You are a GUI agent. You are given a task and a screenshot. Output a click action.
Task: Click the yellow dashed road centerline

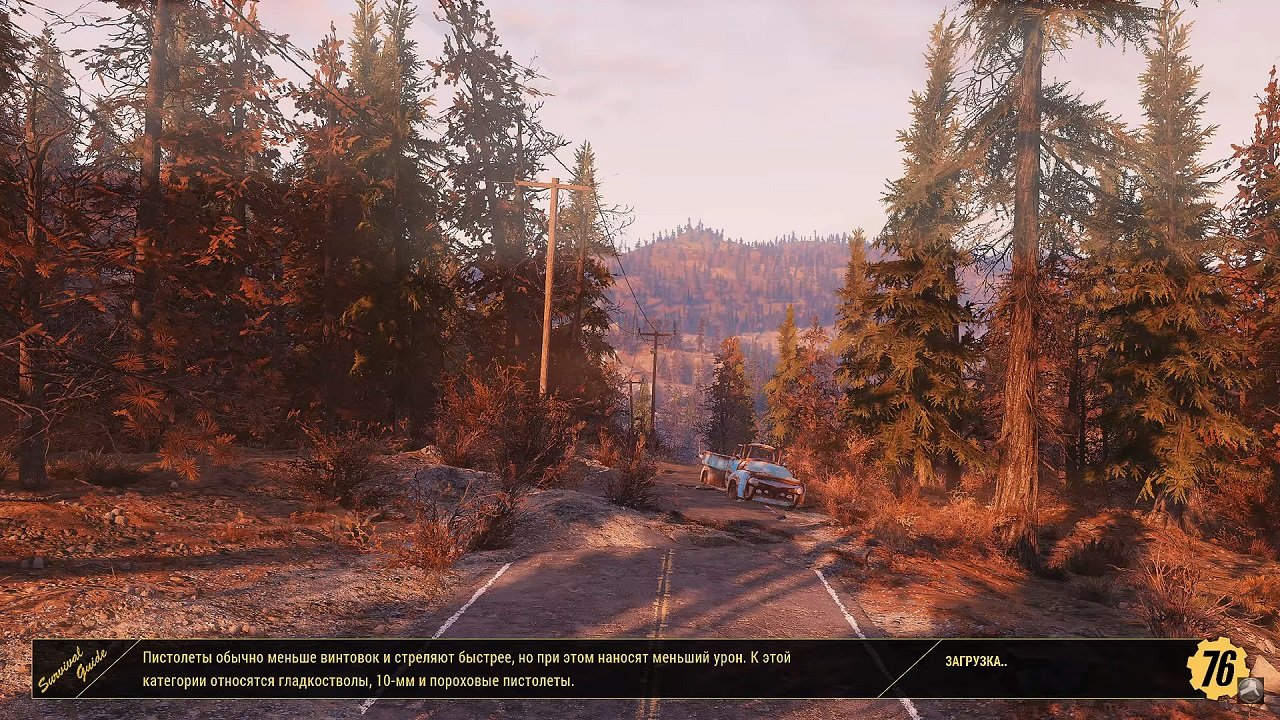[662, 590]
